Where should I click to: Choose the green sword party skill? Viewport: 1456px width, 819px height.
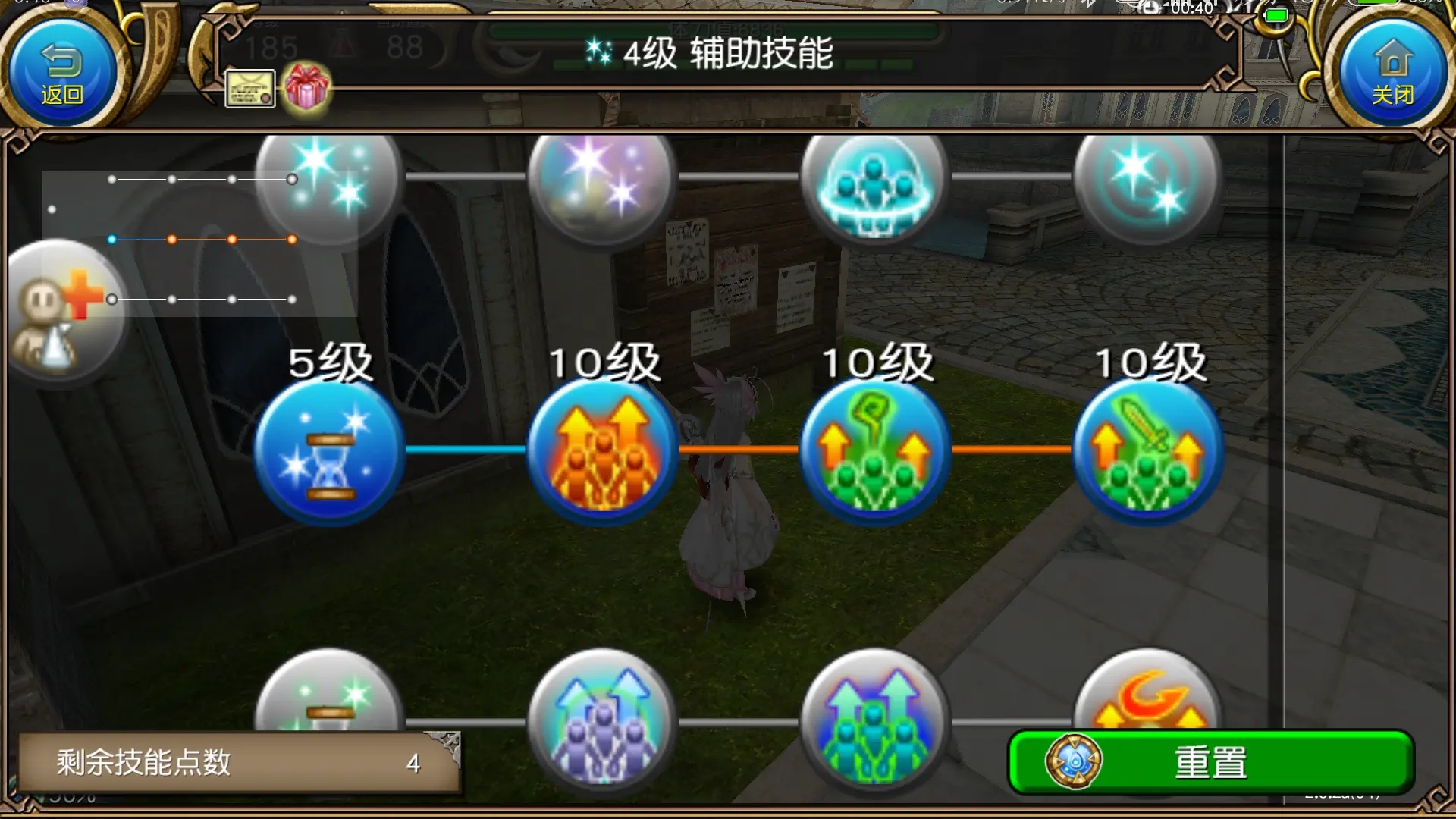[1149, 451]
